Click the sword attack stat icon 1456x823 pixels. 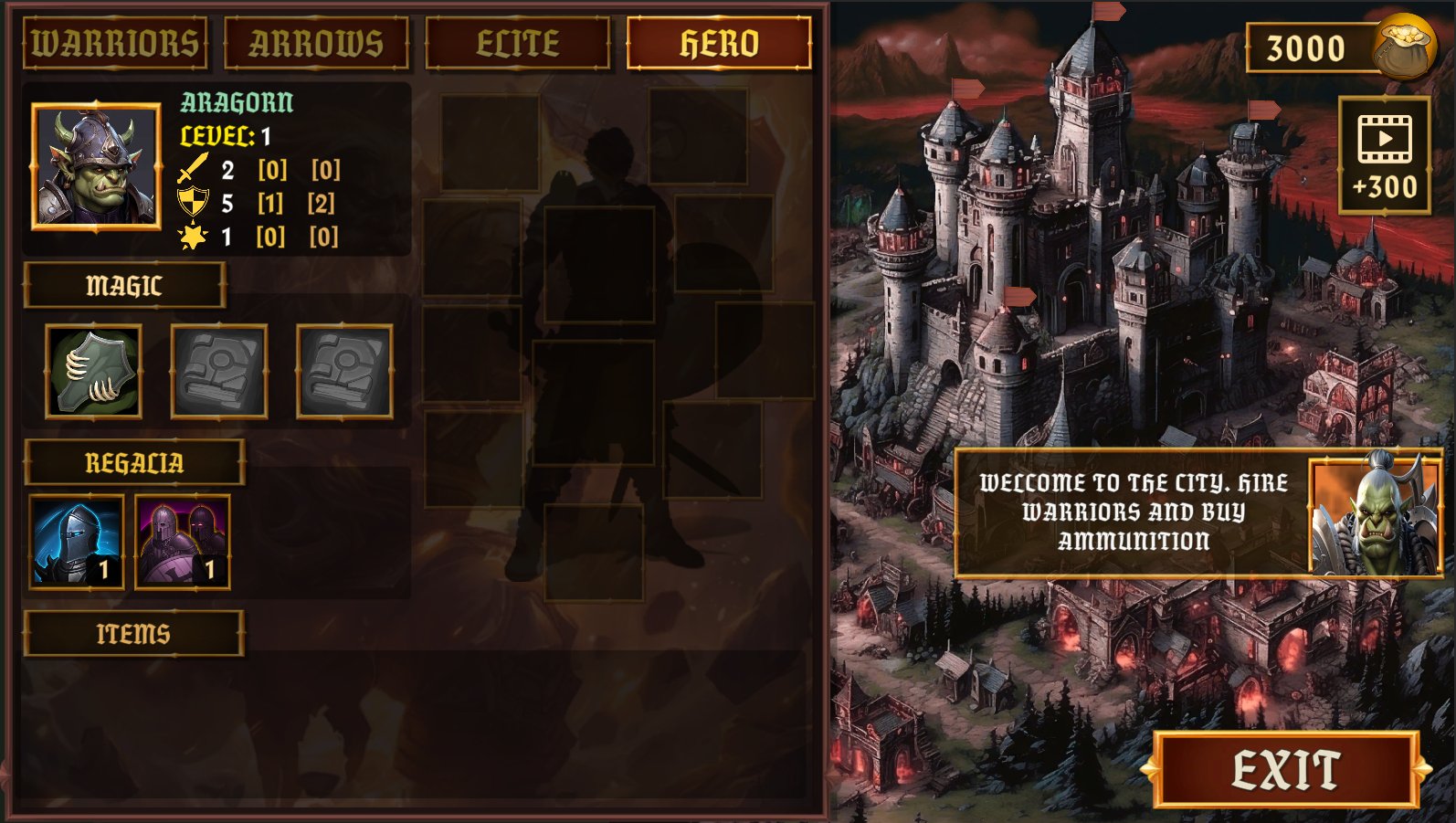(193, 168)
